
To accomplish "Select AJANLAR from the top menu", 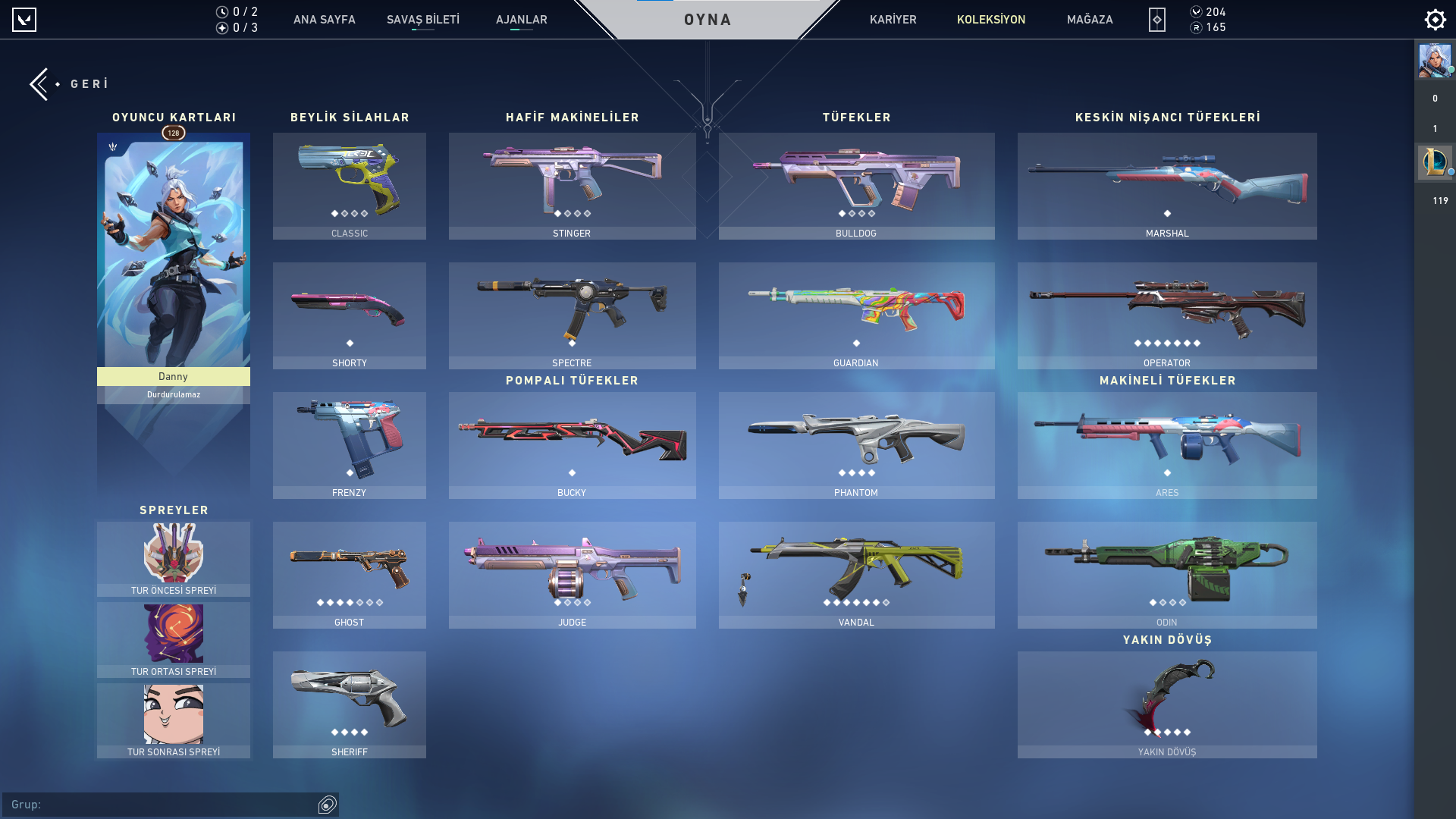I will [x=521, y=20].
